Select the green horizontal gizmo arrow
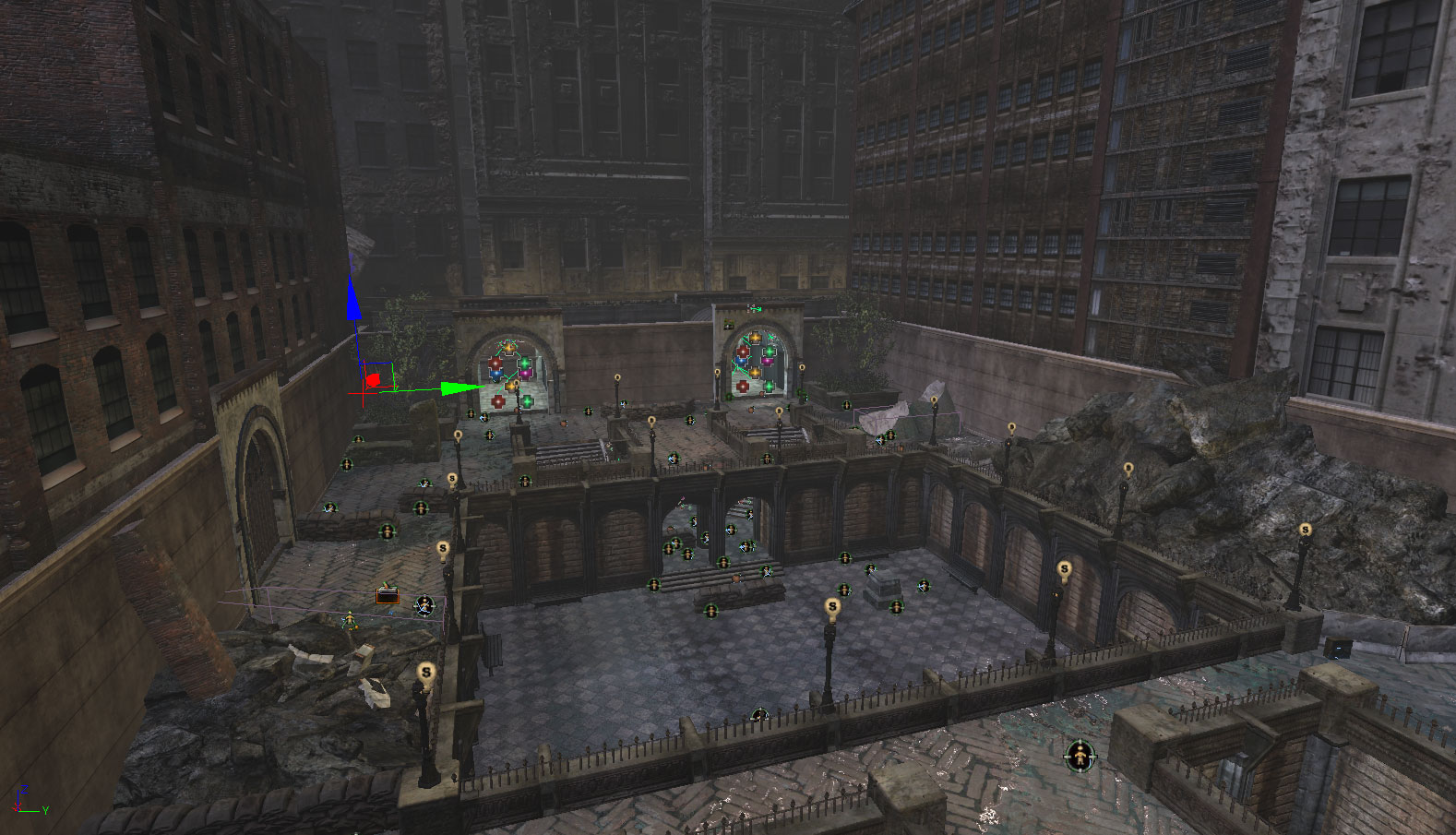The image size is (1456, 835). point(459,388)
